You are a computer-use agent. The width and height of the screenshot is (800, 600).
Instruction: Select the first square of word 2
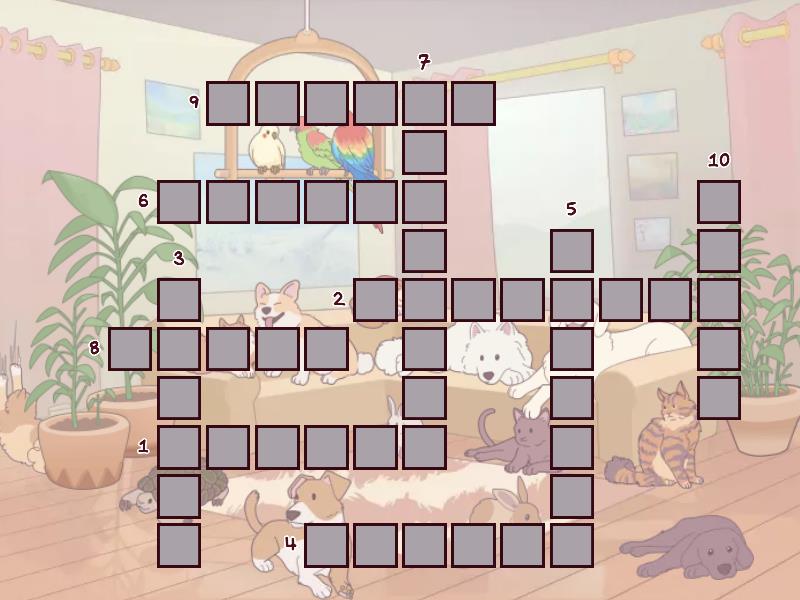pyautogui.click(x=375, y=299)
